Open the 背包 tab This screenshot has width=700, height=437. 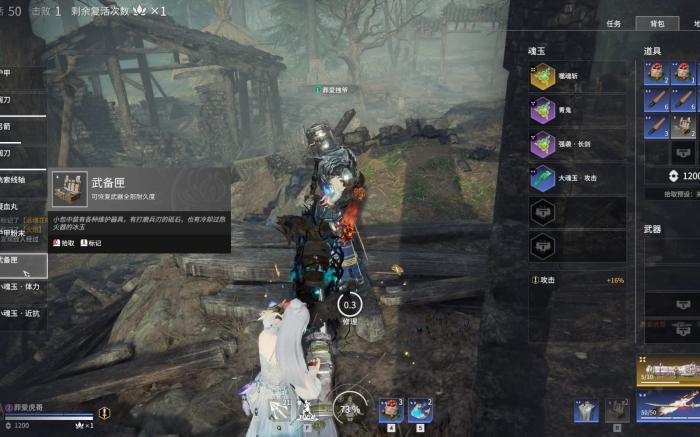[657, 23]
